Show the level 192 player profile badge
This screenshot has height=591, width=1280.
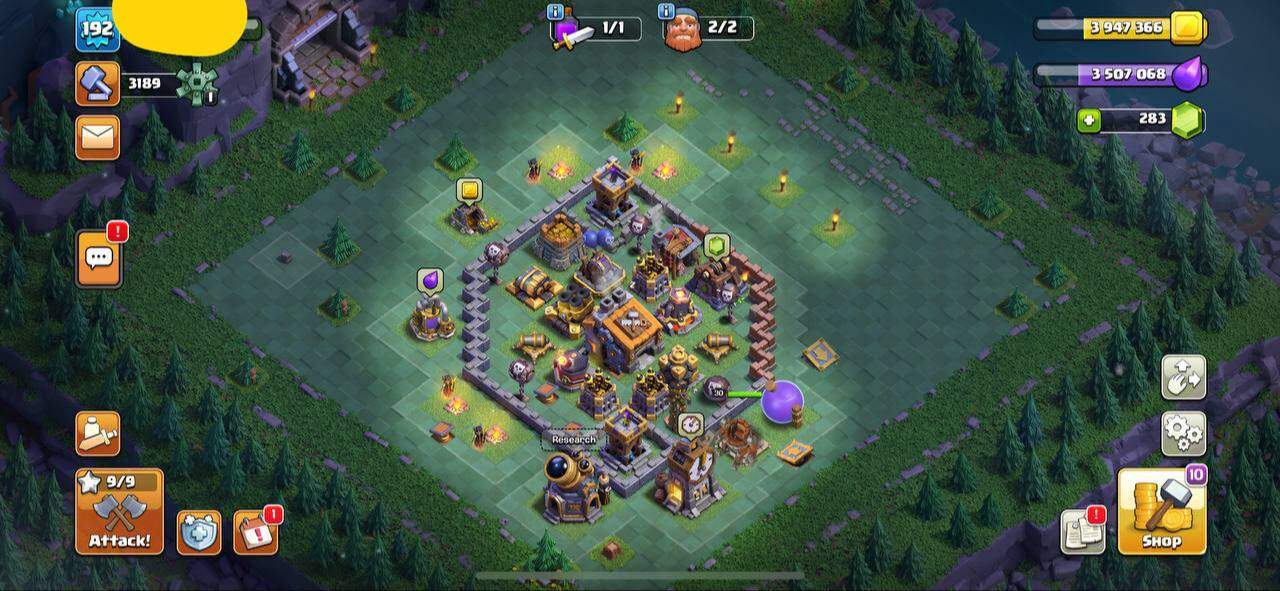pyautogui.click(x=97, y=29)
